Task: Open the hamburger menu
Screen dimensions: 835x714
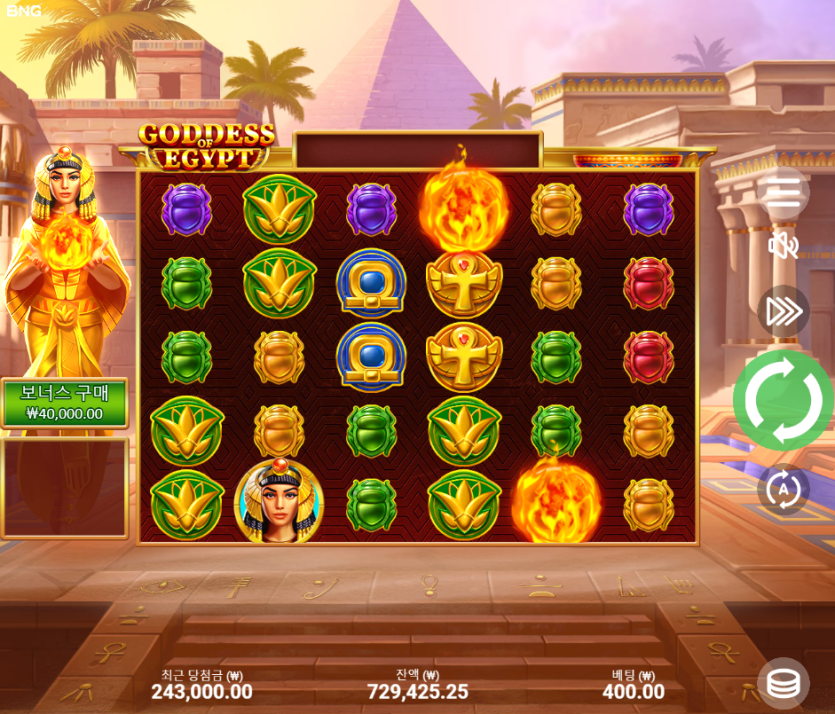Action: [783, 192]
